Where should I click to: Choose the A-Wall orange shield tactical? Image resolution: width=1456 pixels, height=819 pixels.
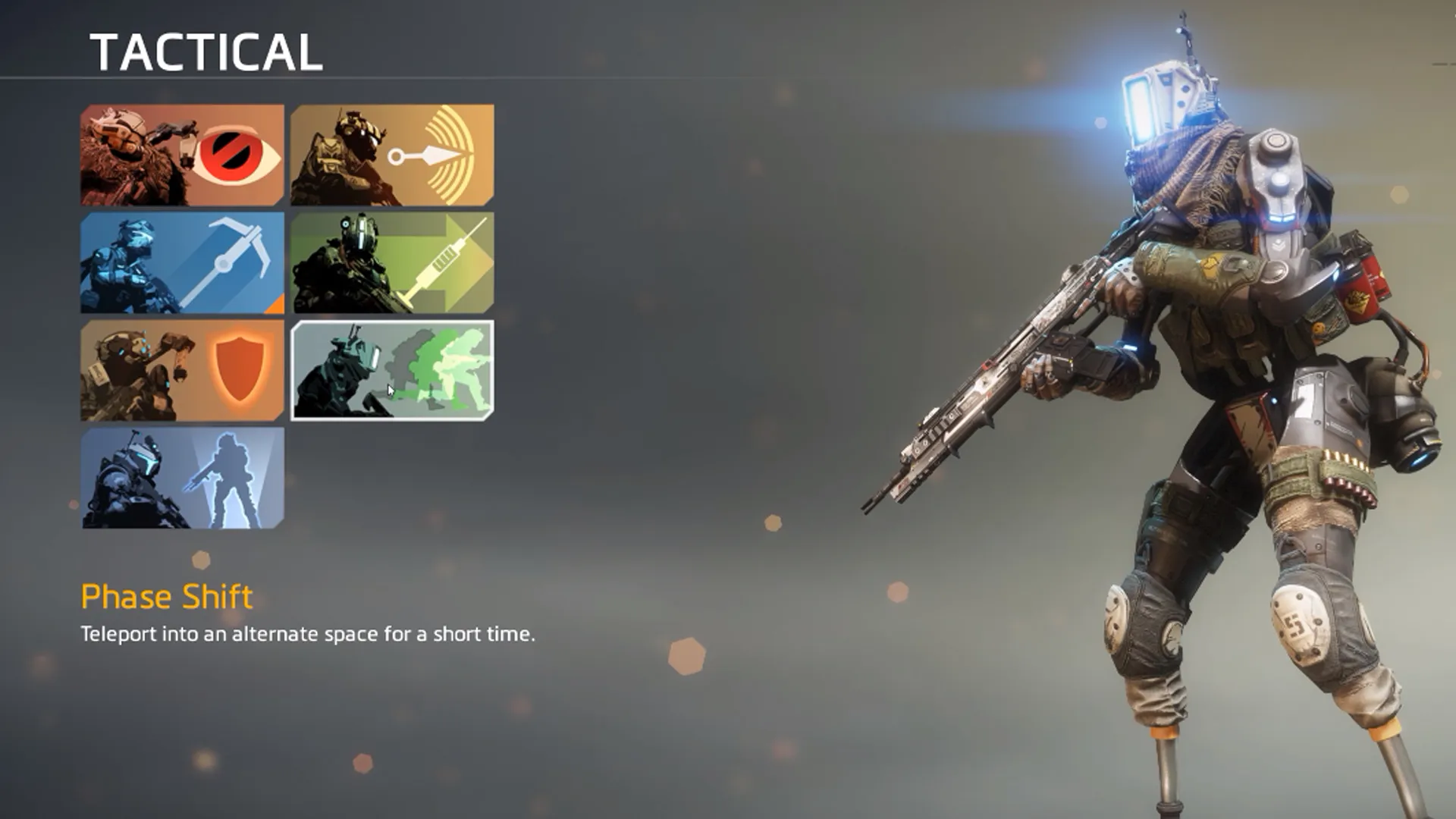pyautogui.click(x=182, y=371)
